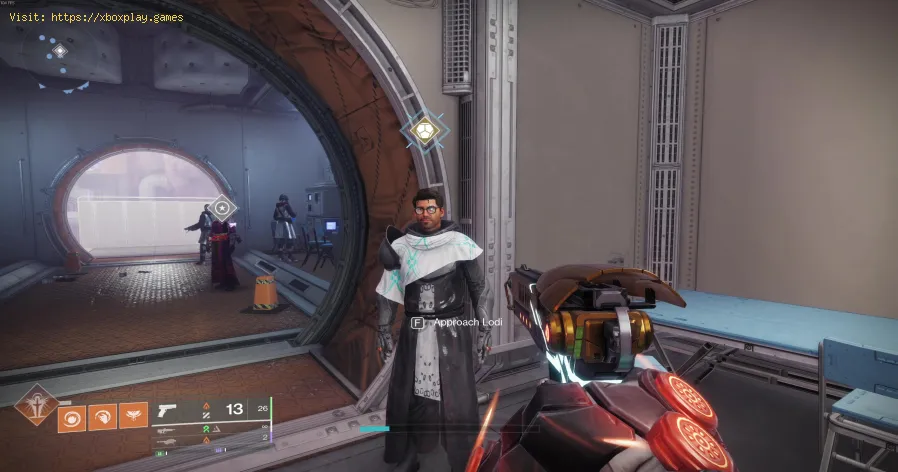The height and width of the screenshot is (472, 898).
Task: Click the radar in the top-left corner
Action: pyautogui.click(x=59, y=49)
